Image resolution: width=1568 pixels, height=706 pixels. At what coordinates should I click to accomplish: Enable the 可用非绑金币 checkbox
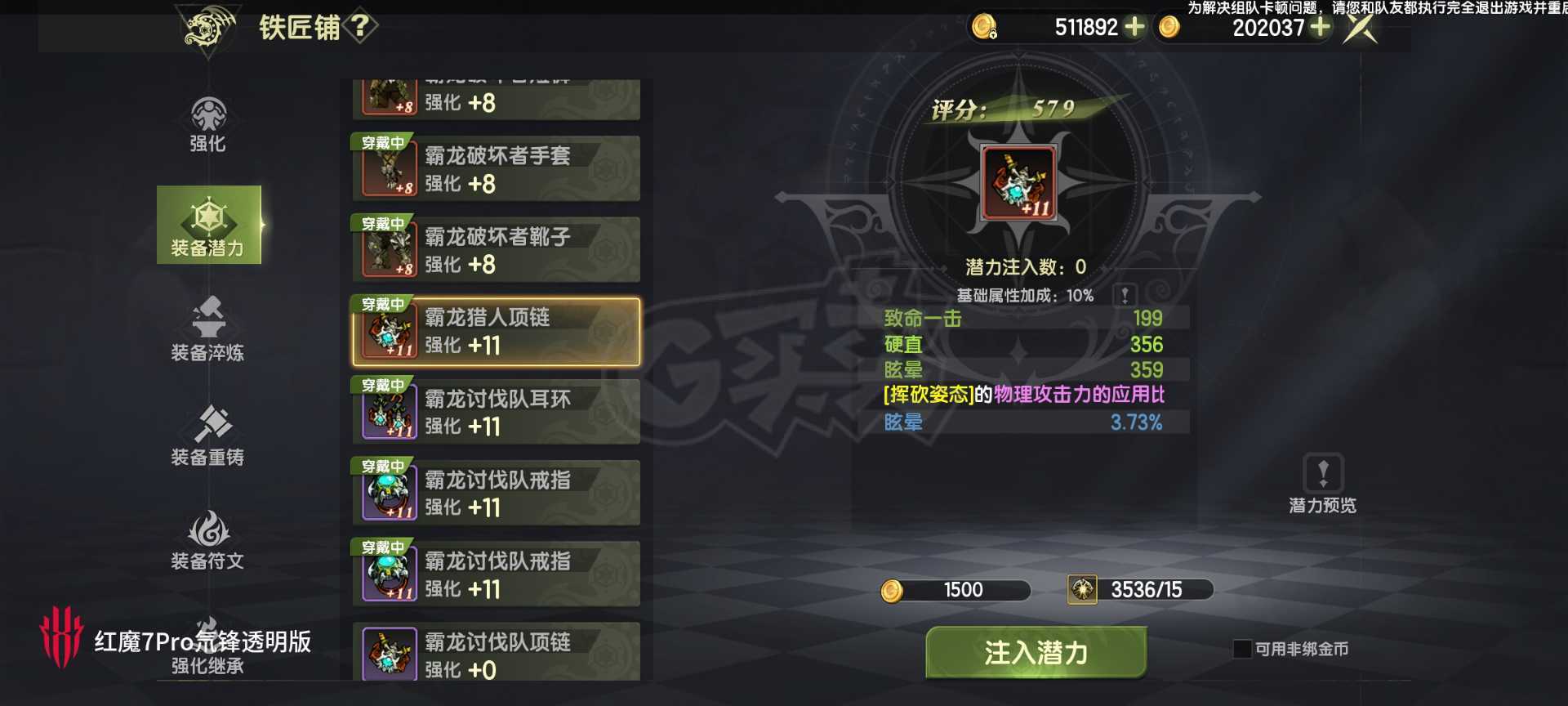1244,649
